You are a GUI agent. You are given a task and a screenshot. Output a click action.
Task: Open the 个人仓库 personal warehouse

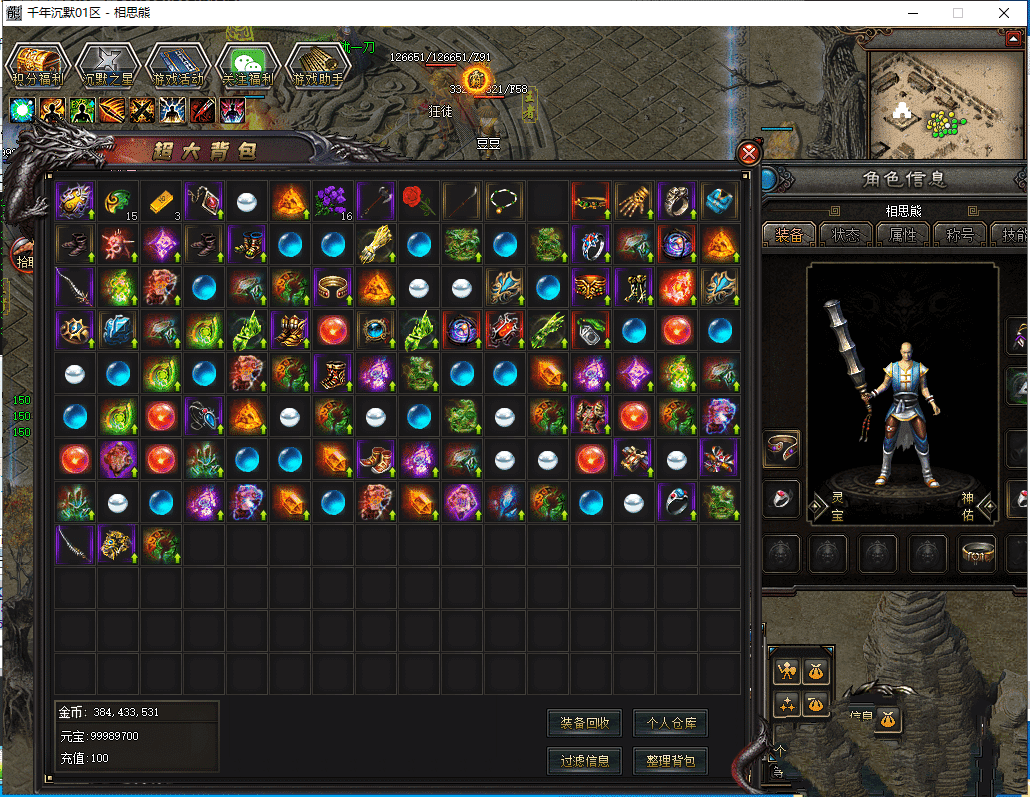671,723
